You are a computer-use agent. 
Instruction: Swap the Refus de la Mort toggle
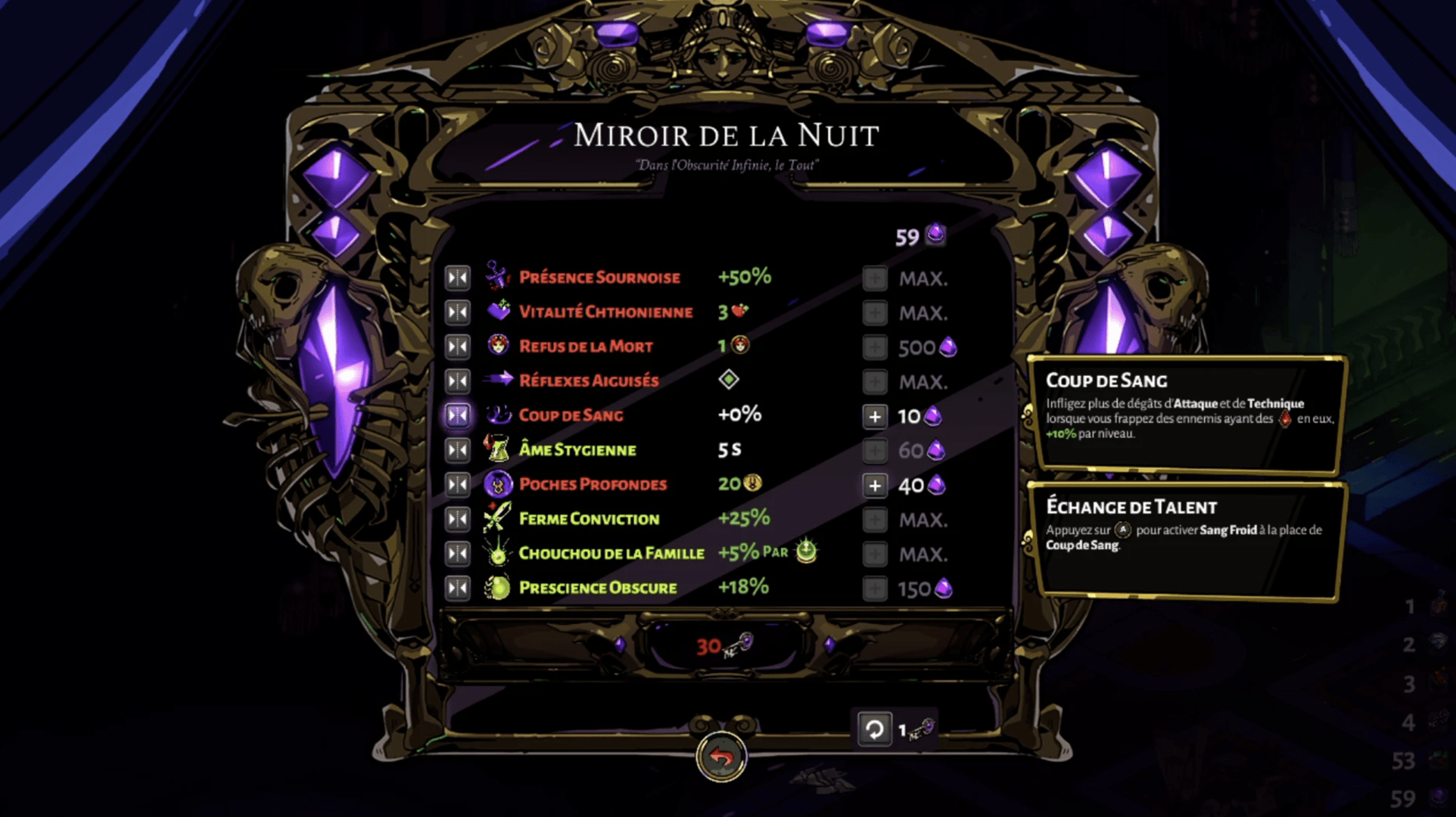coord(458,346)
